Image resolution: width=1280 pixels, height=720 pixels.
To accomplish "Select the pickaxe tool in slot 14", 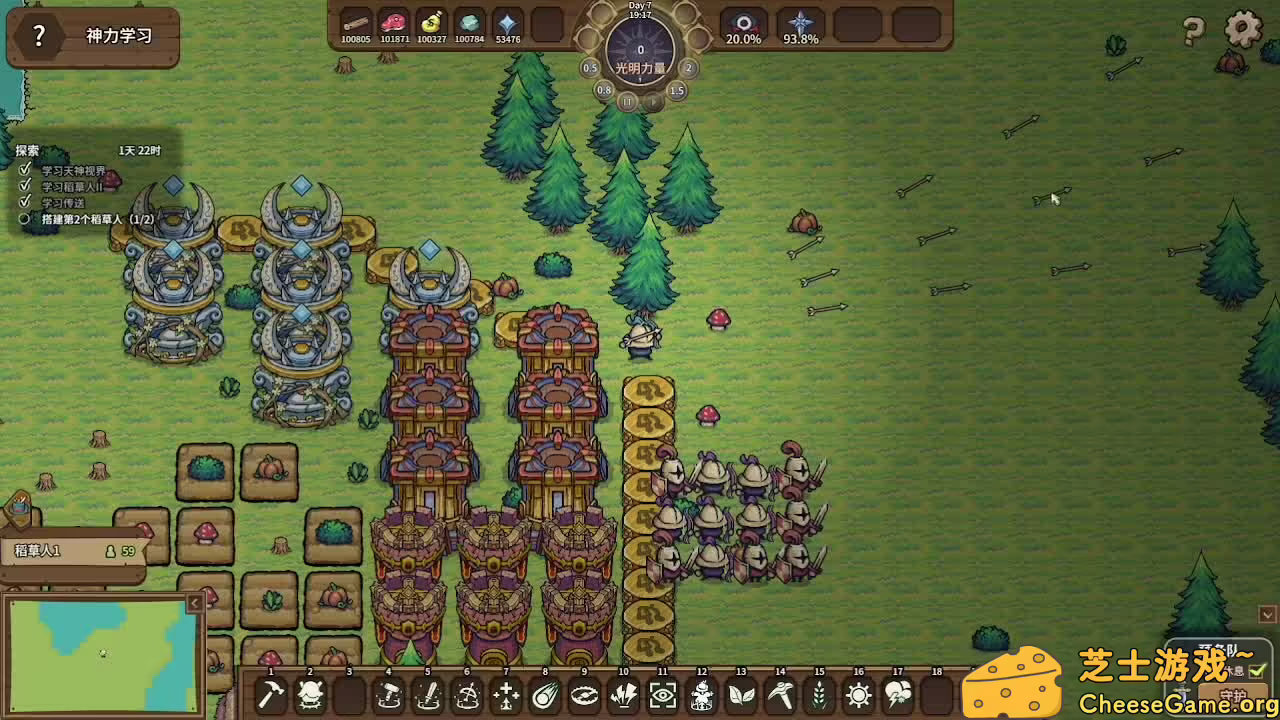I will click(x=779, y=694).
